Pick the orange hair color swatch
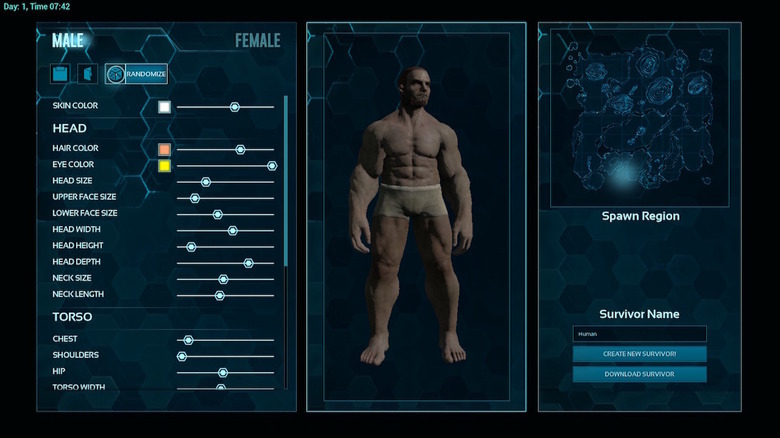The width and height of the screenshot is (780, 438). tap(164, 149)
